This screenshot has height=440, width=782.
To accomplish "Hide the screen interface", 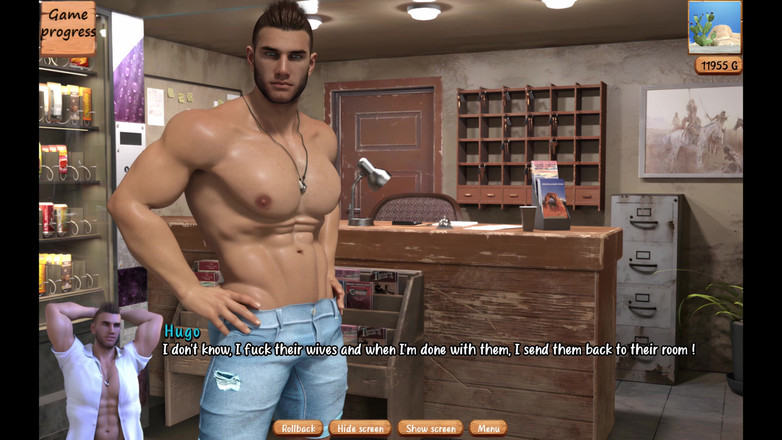I will pos(360,428).
